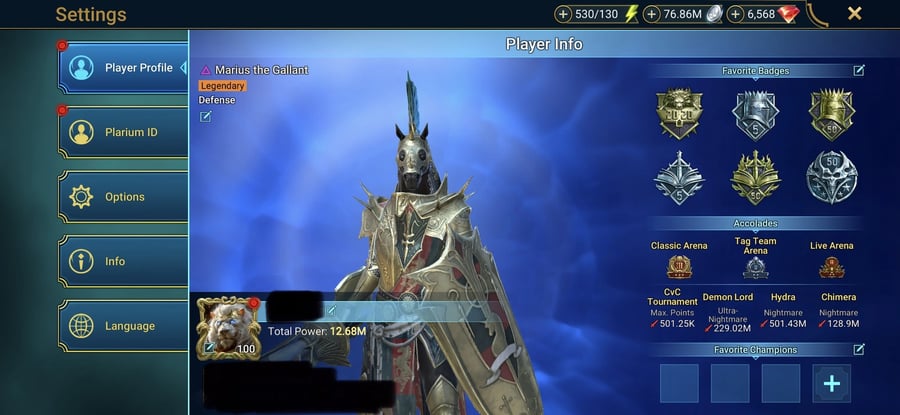Screen dimensions: 900x415
Task: Add more energy with the plus button
Action: 563,14
